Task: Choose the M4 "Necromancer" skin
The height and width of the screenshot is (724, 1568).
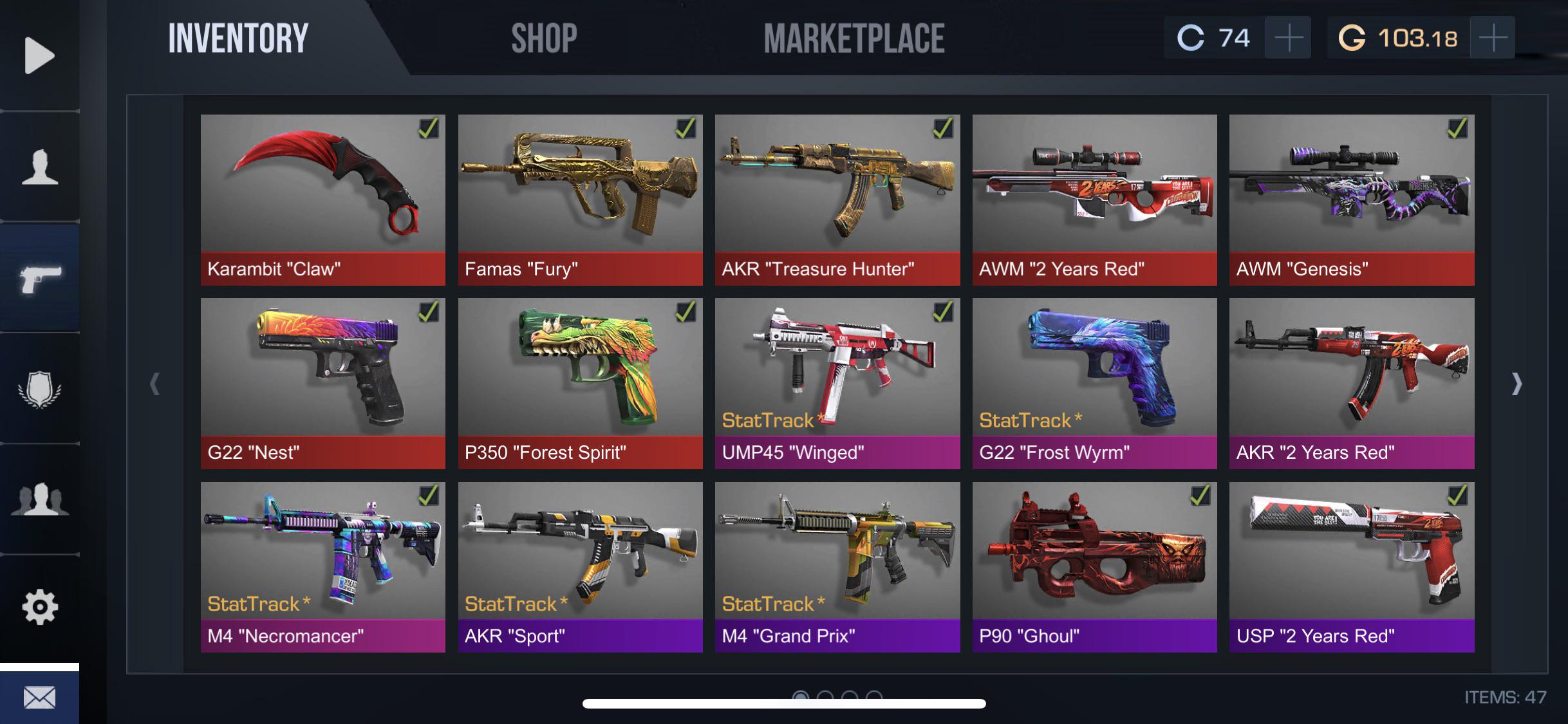Action: point(322,566)
